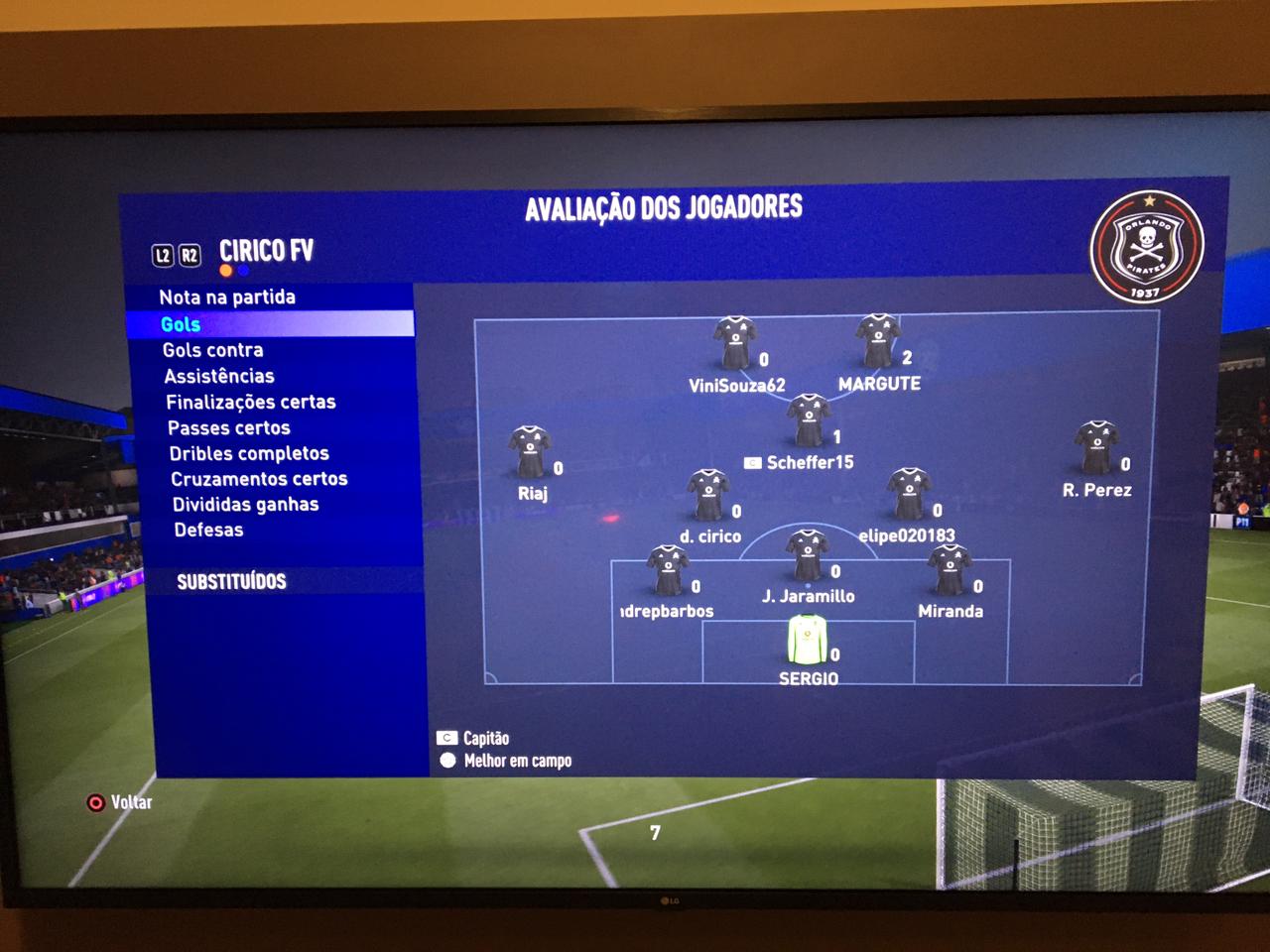Screen dimensions: 1270x952
Task: Open the Gols contra stat
Action: click(x=213, y=350)
